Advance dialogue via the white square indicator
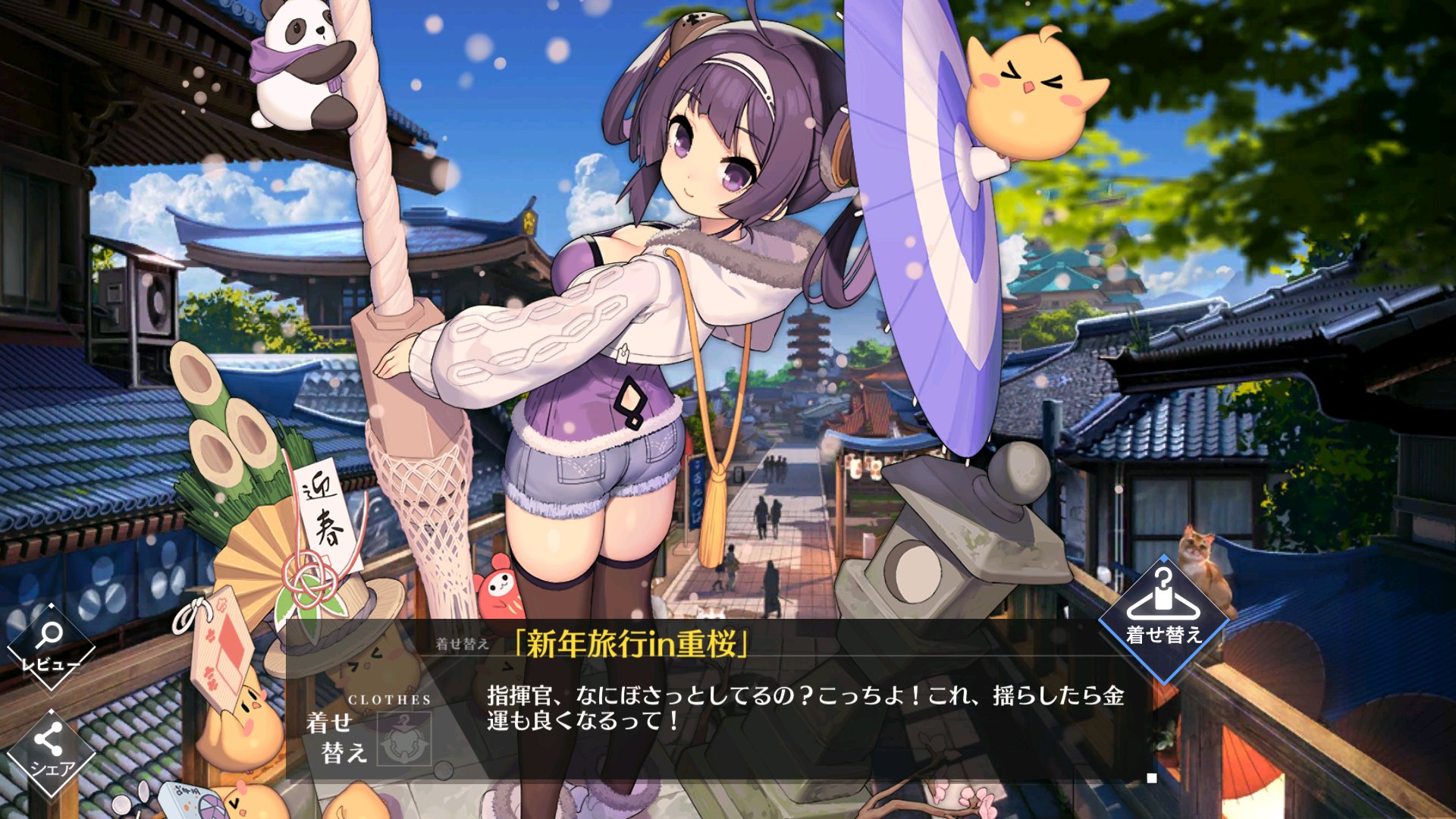Screen dimensions: 1456x819 pyautogui.click(x=1152, y=778)
